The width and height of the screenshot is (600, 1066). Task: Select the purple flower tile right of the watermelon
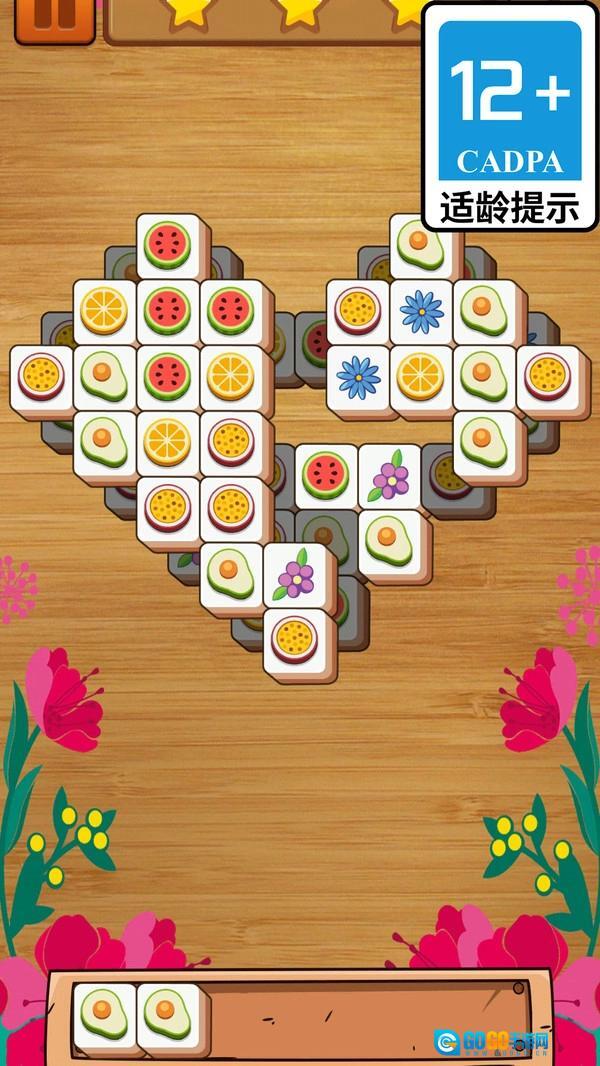[389, 476]
